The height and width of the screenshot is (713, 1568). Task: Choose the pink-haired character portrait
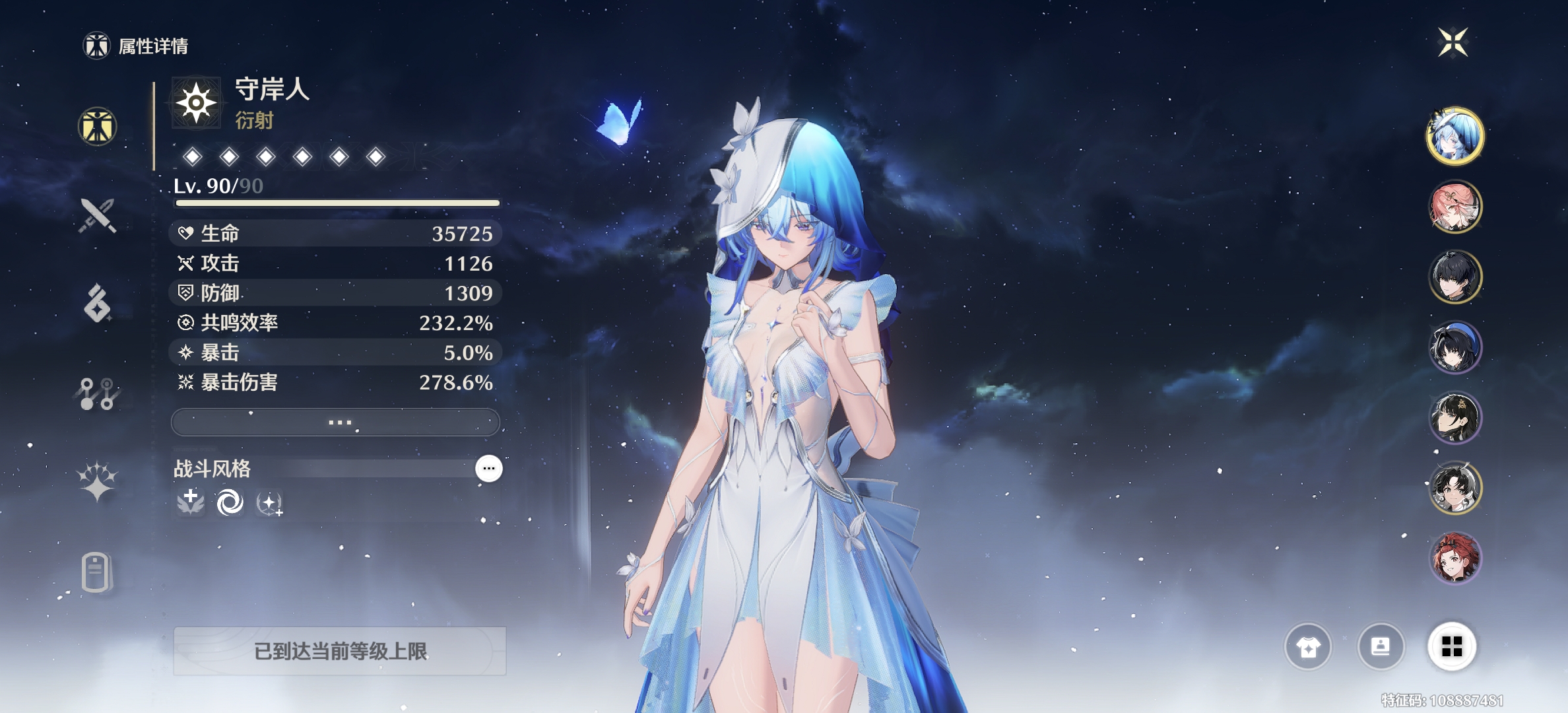coord(1455,207)
